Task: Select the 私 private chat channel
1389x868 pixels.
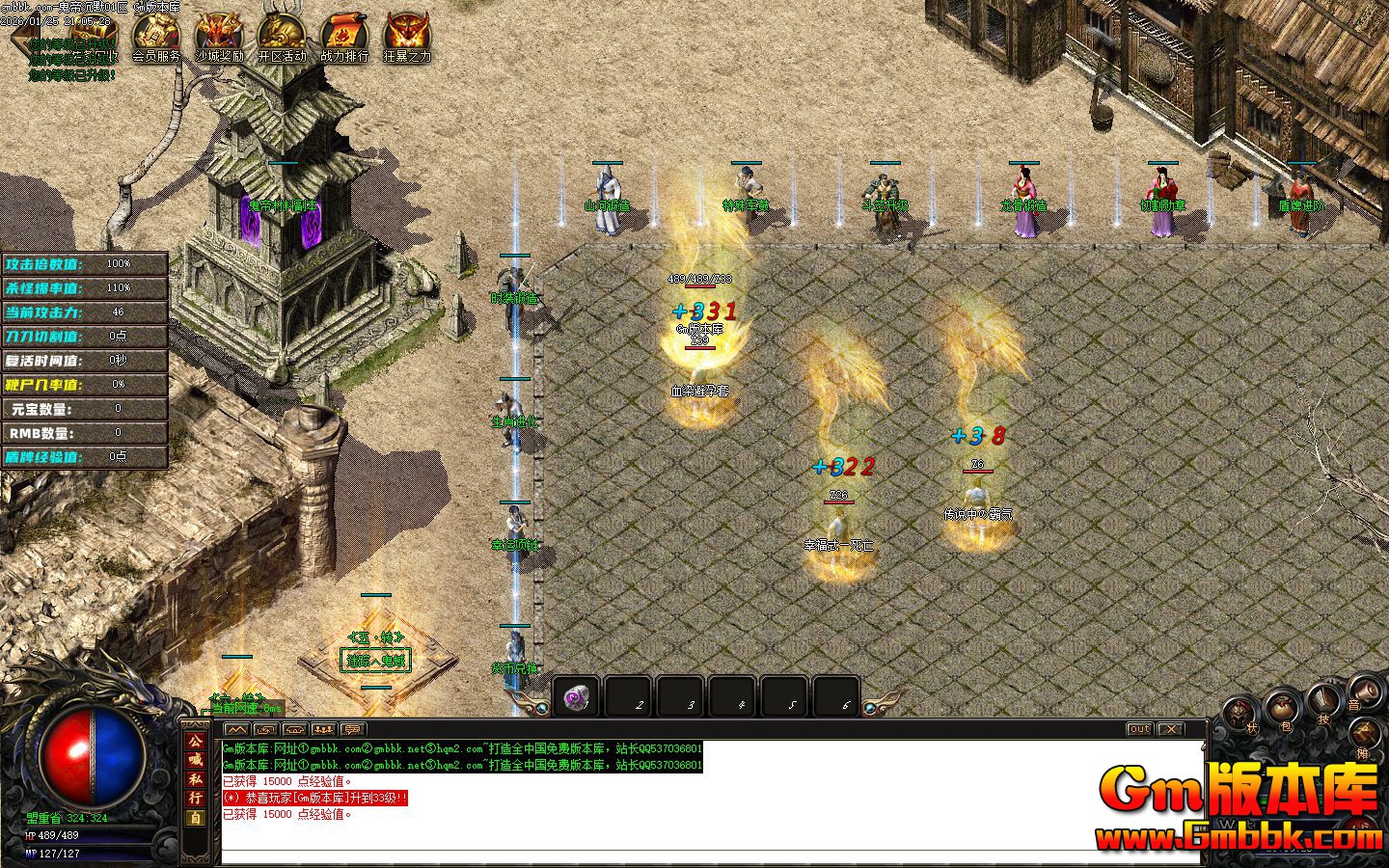Action: [195, 779]
